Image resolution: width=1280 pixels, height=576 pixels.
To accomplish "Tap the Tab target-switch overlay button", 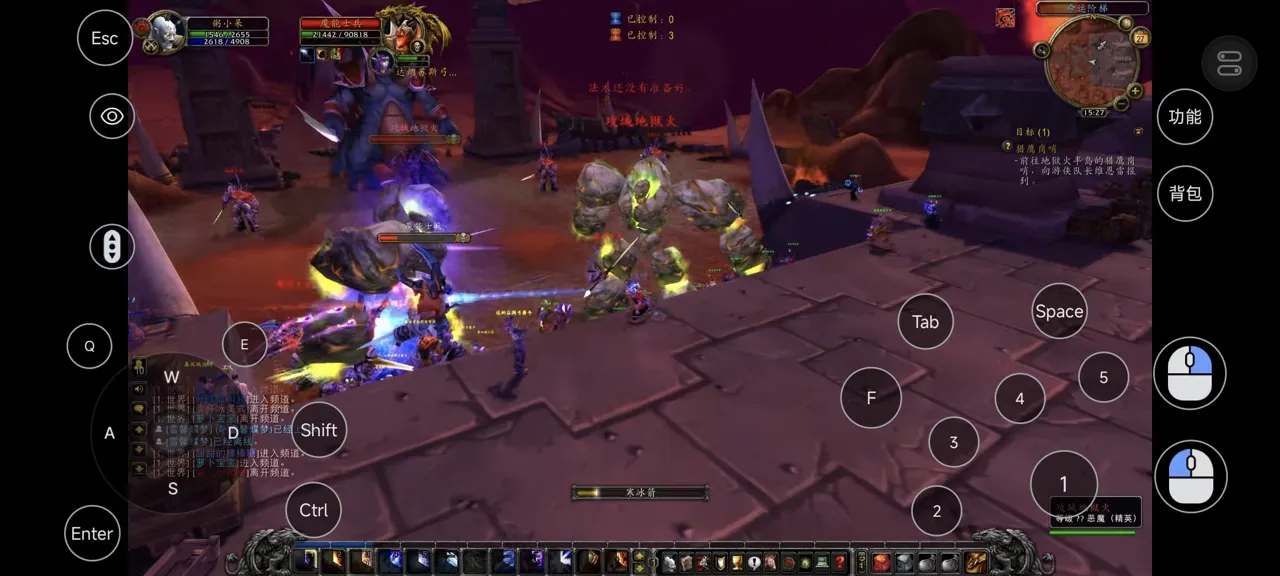I will click(x=925, y=322).
